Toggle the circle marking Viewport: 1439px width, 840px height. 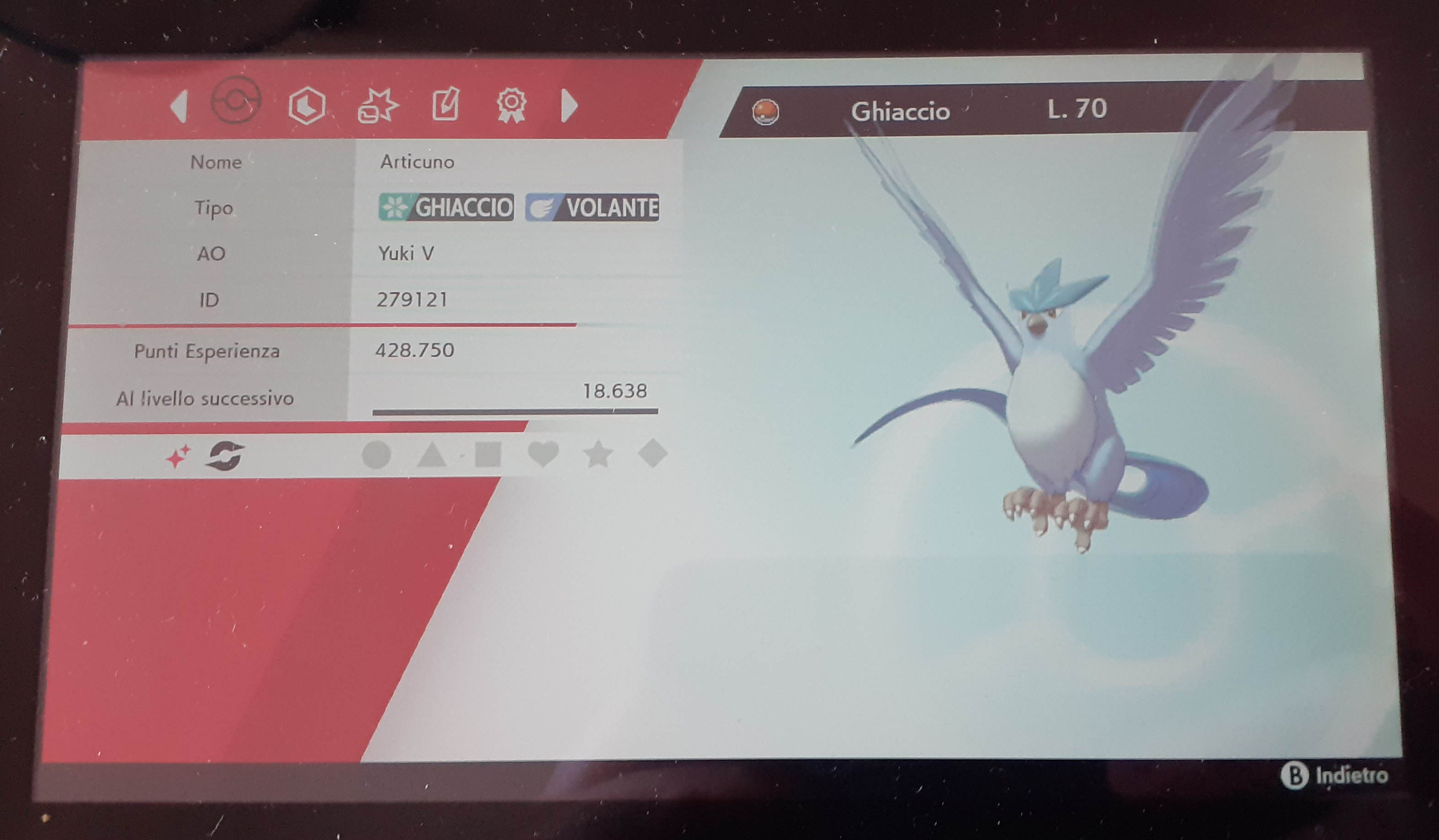[376, 455]
